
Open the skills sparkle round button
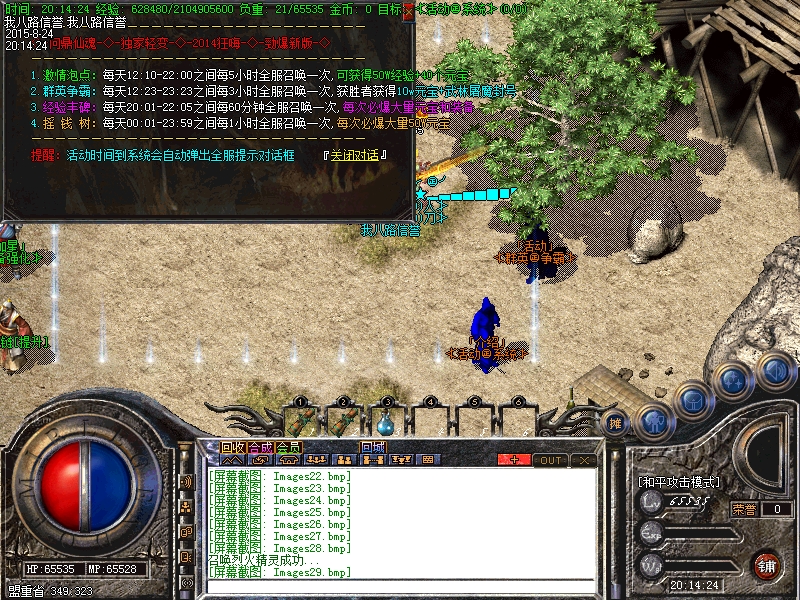[x=734, y=381]
